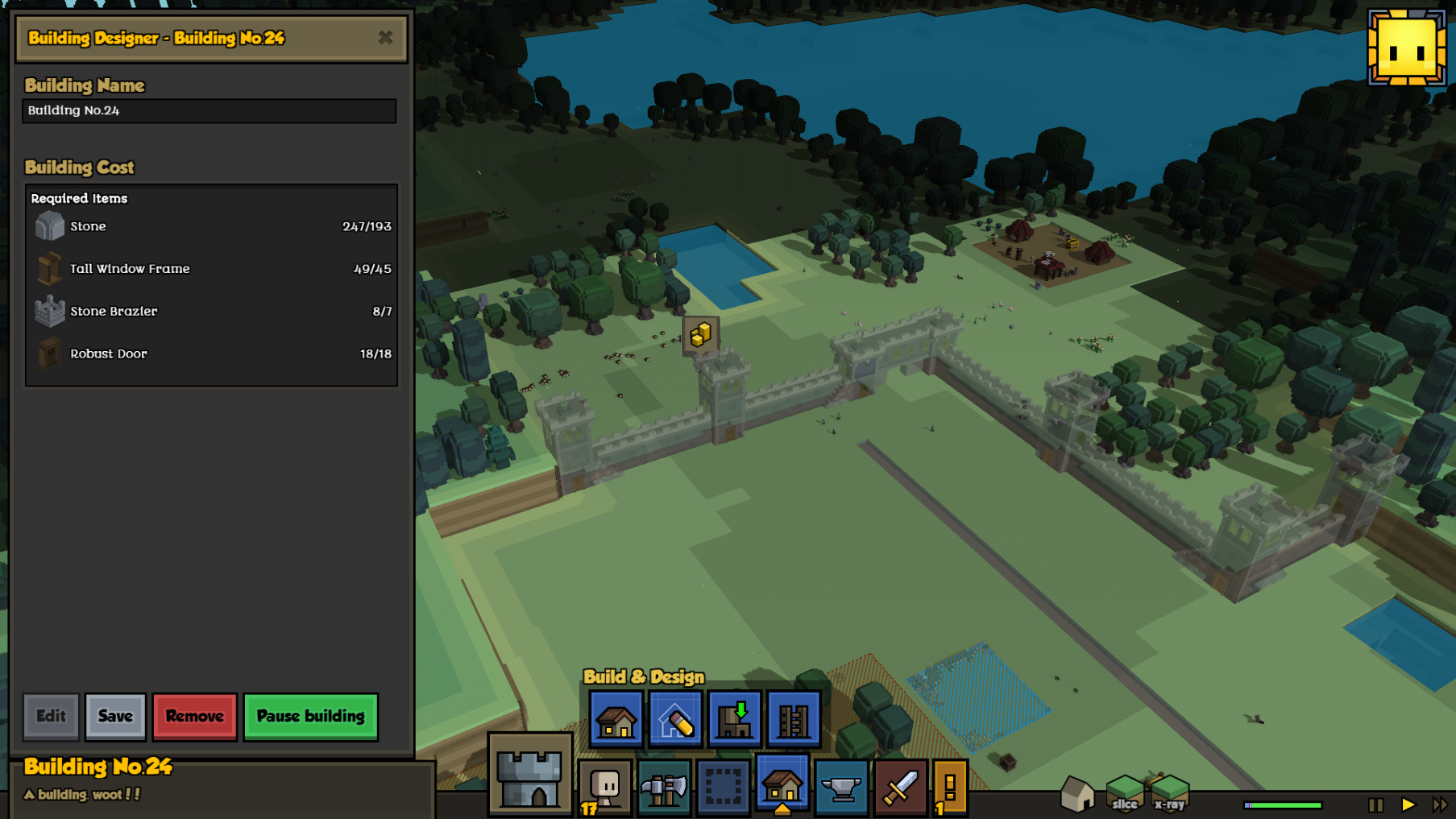Select the Tall Window Frame requirement row
Screen dimensions: 1456x819
click(211, 269)
